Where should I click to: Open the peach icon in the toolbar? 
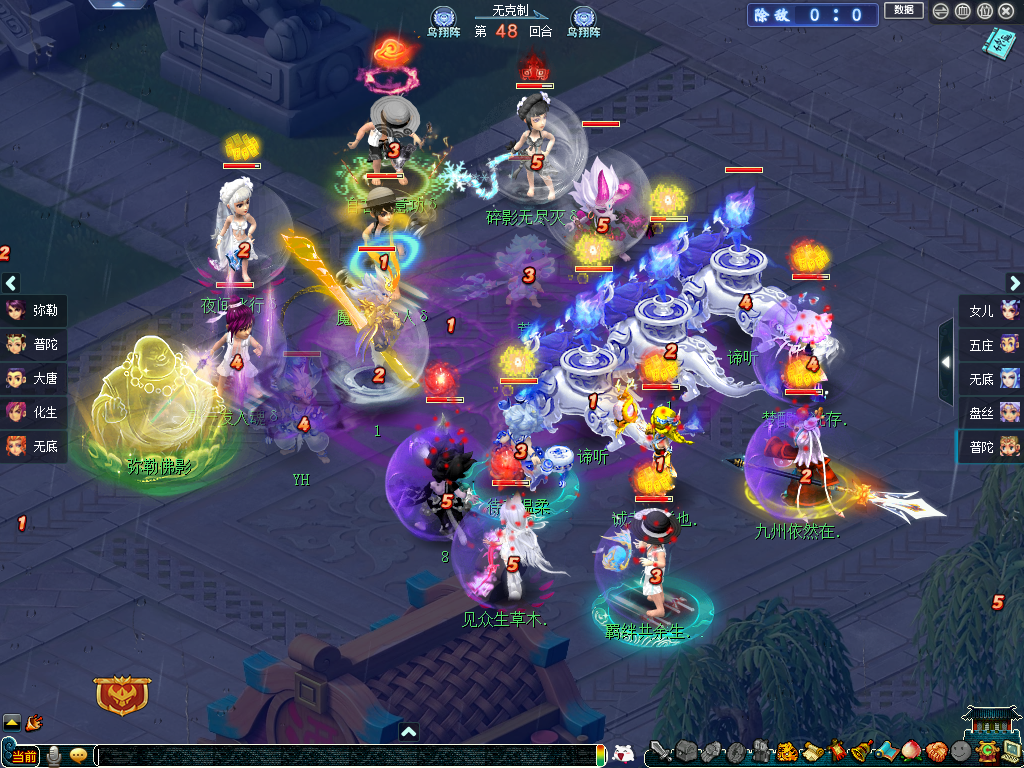(x=911, y=751)
